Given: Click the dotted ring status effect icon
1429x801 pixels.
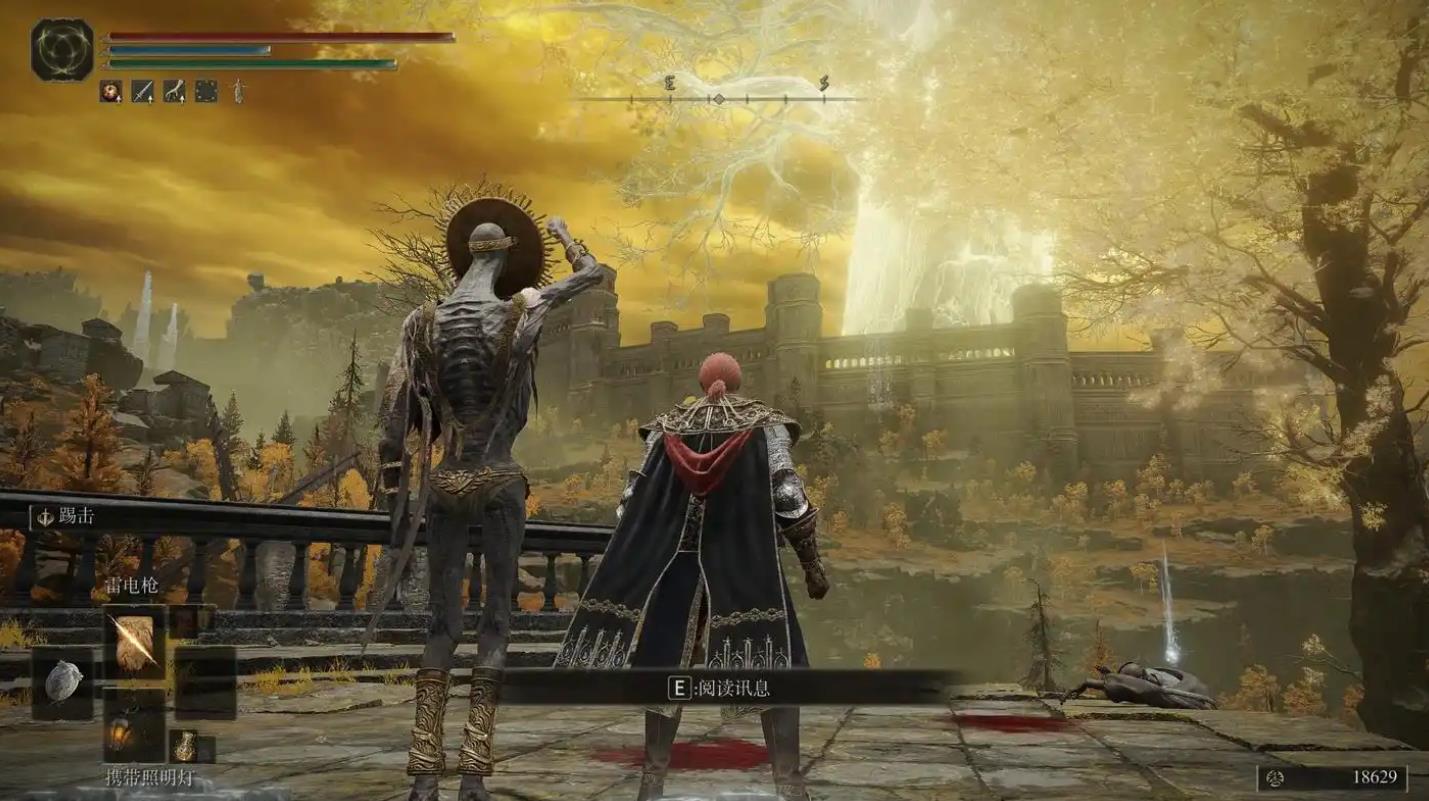Looking at the screenshot, I should (206, 91).
